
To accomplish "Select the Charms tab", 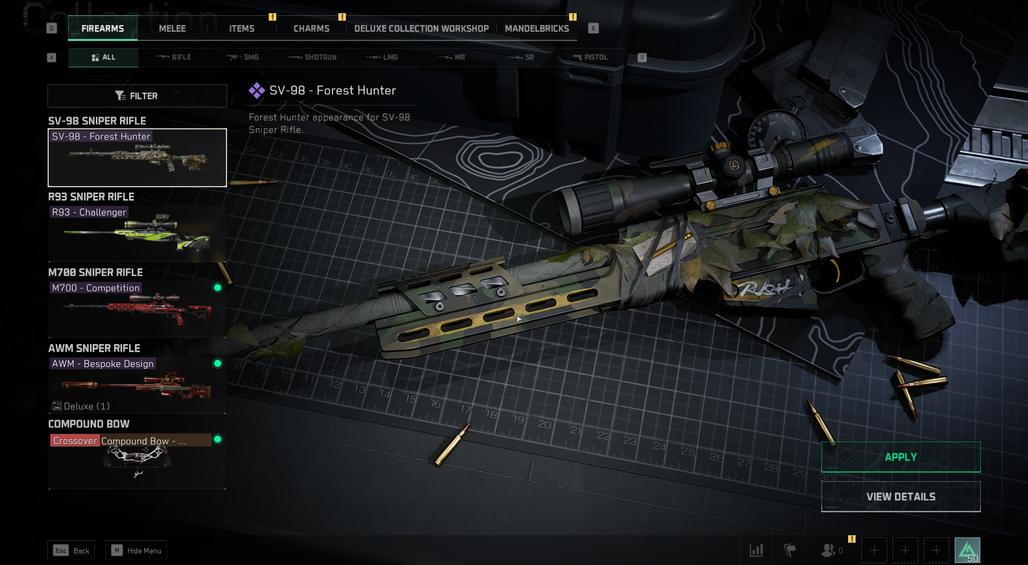I will 311,28.
